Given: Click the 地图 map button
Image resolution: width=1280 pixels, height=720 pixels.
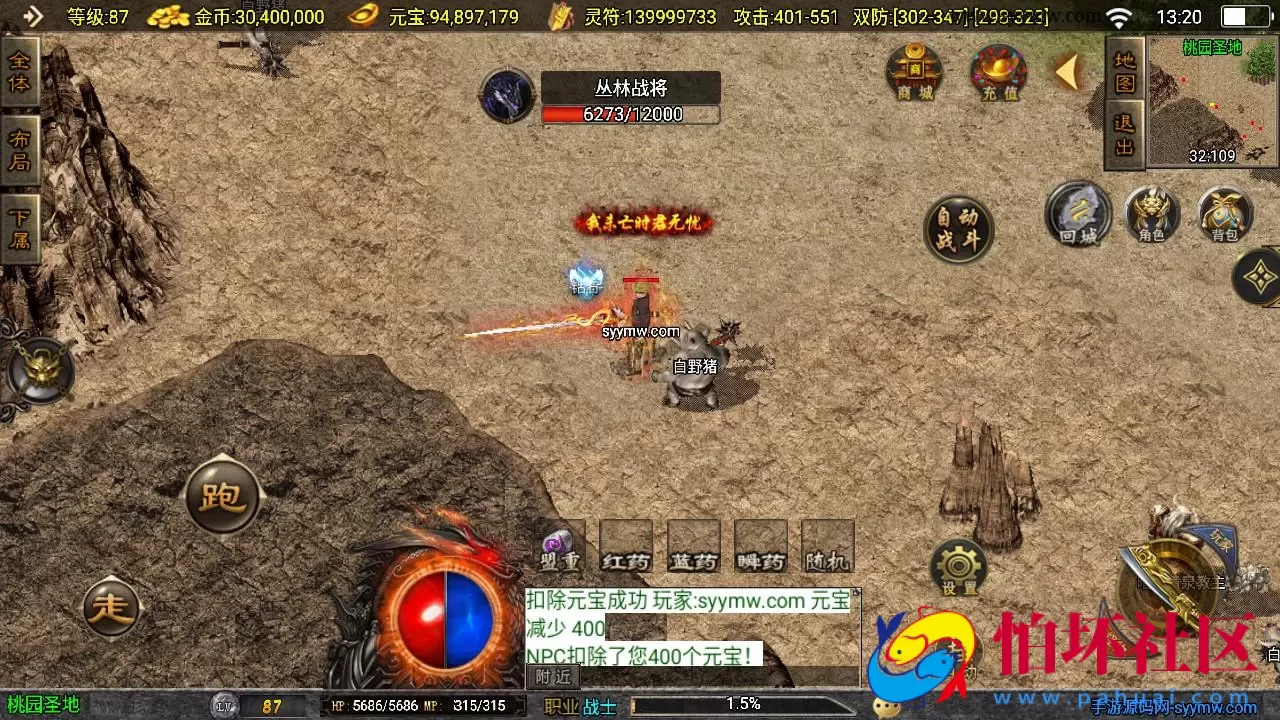Looking at the screenshot, I should (x=1123, y=75).
